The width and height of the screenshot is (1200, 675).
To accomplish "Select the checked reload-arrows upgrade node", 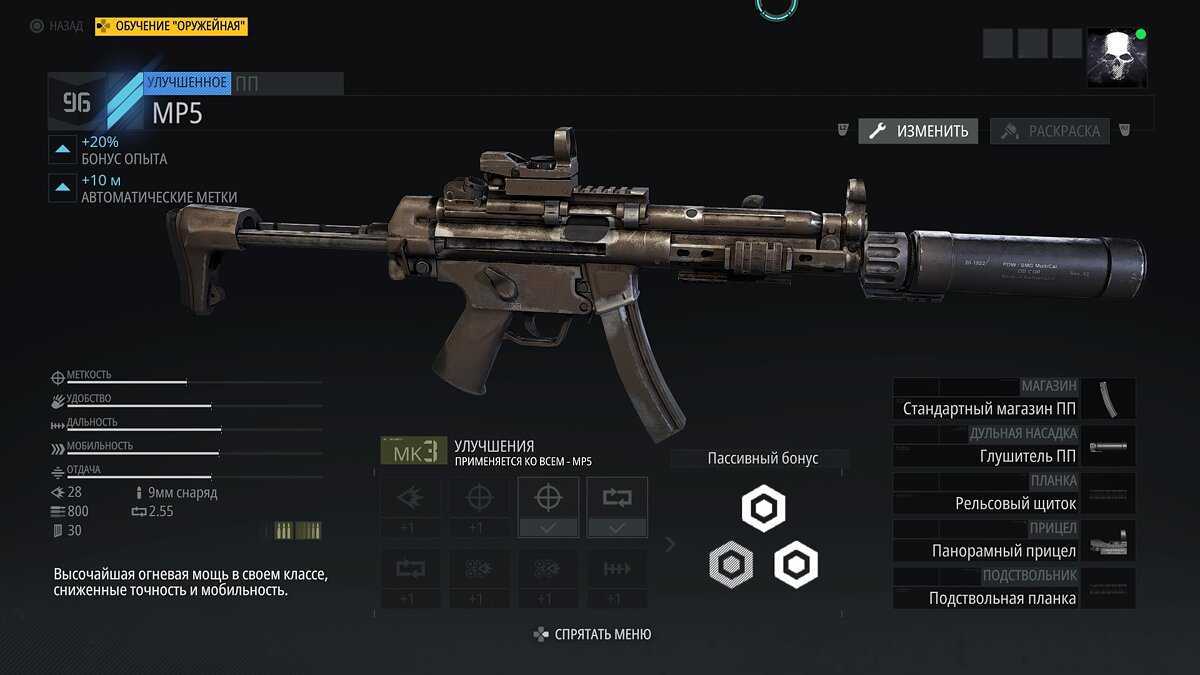I will [x=617, y=507].
